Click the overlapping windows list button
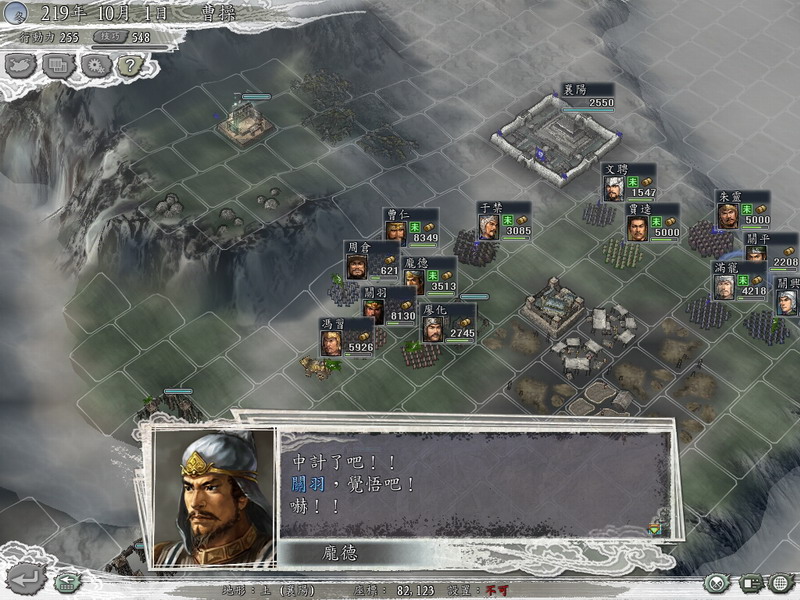The image size is (800, 600). 58,66
